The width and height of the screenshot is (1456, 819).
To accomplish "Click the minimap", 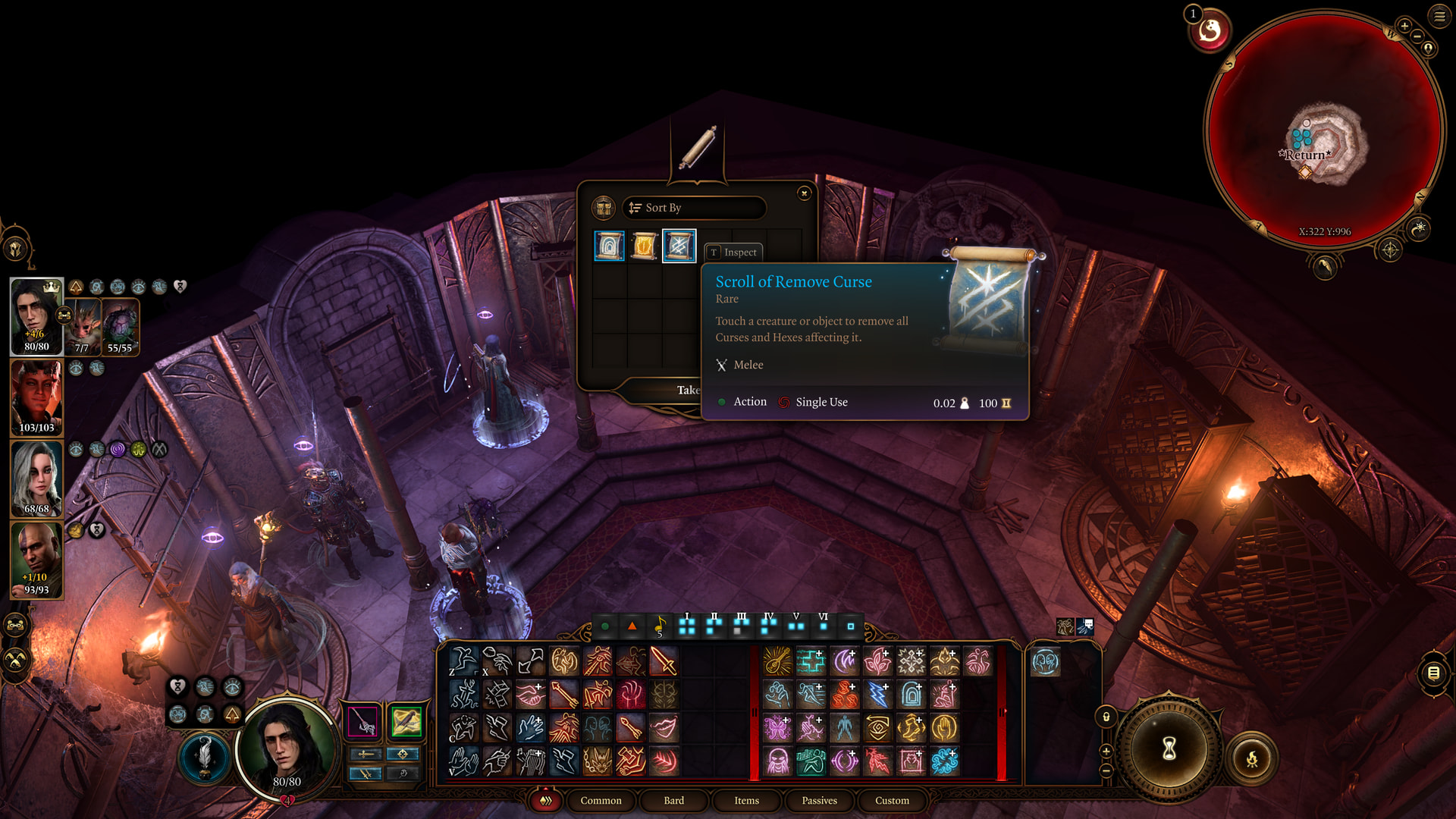I will [x=1324, y=129].
